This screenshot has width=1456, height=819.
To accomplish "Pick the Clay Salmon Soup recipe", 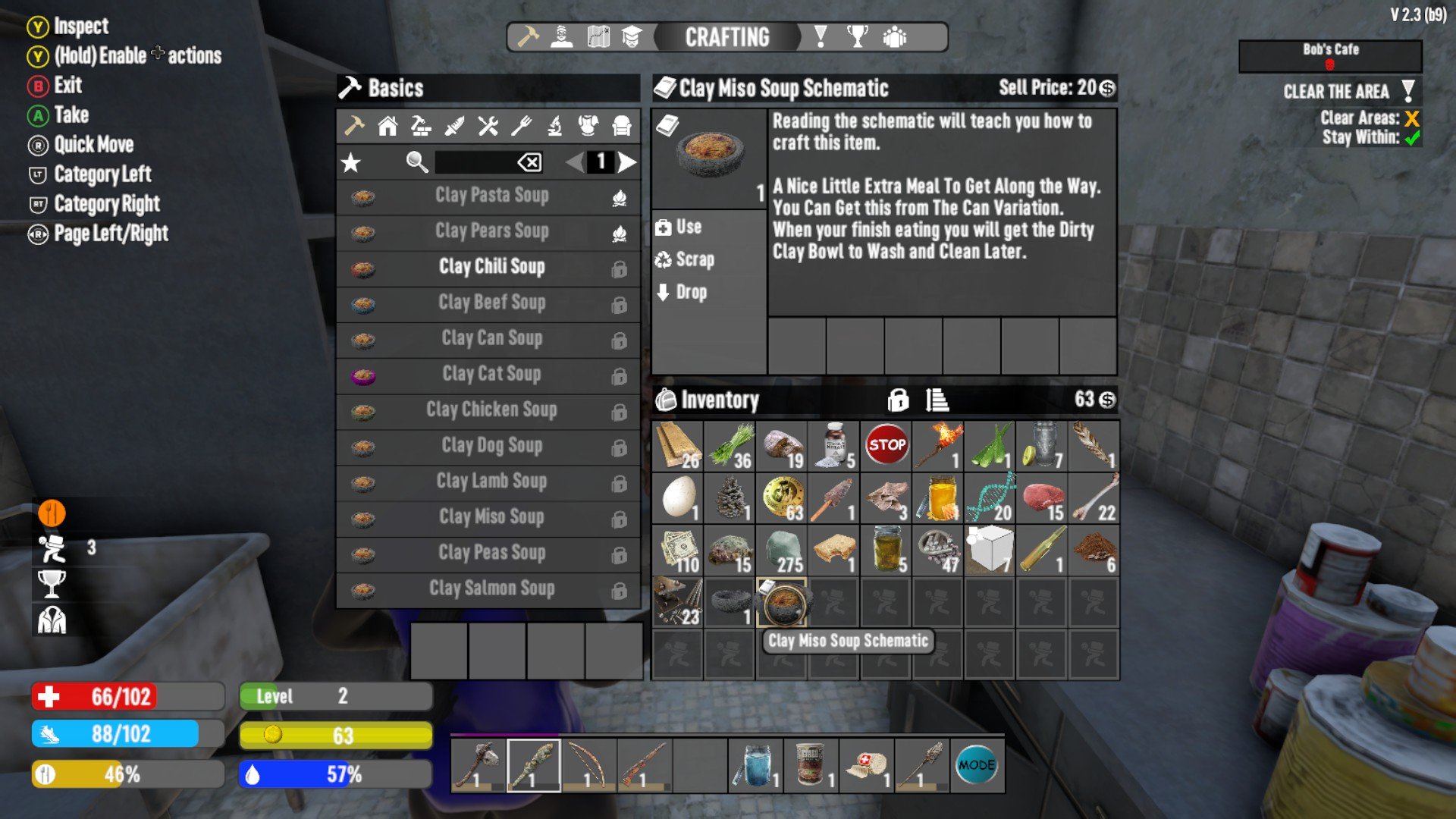I will (491, 588).
